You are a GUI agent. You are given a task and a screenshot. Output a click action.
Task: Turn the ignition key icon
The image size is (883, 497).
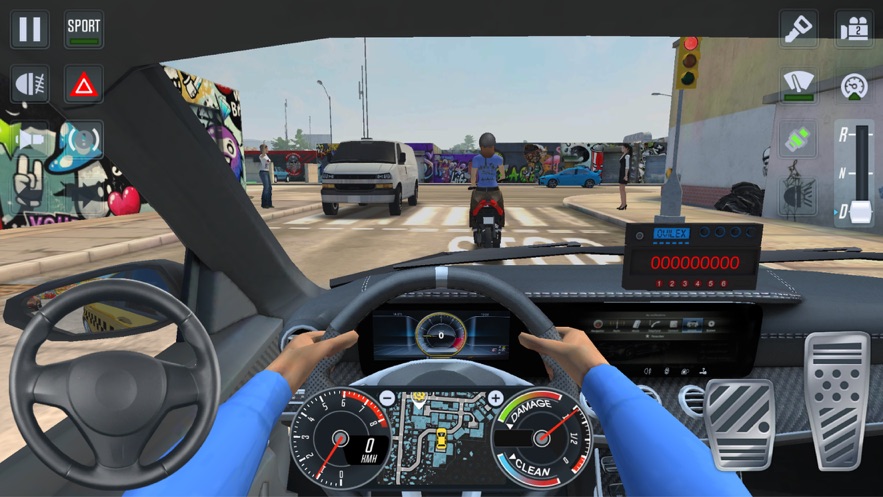[x=799, y=29]
